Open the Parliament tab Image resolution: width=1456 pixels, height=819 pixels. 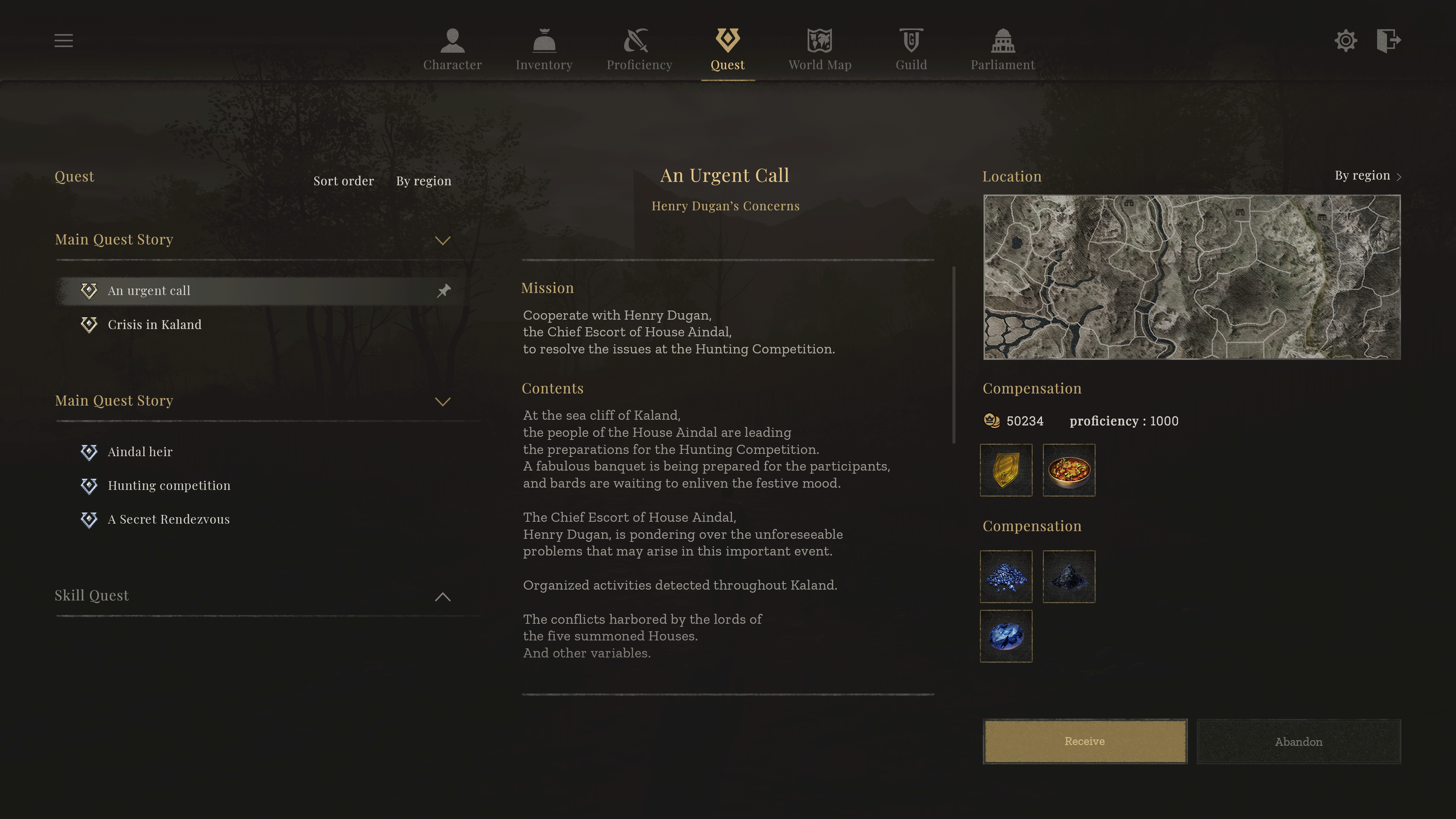click(x=1003, y=50)
